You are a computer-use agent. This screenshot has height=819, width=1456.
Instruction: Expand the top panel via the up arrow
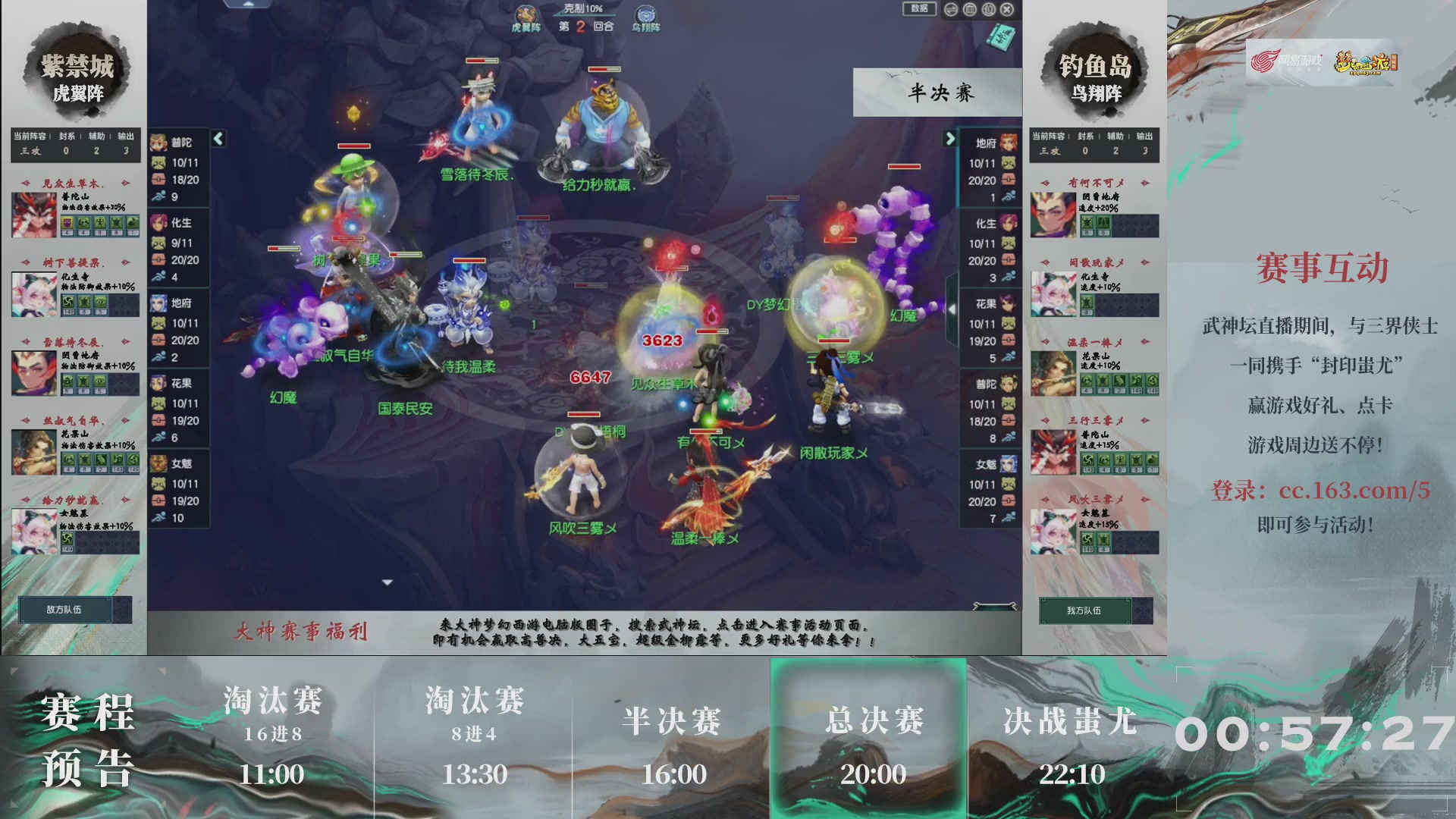click(250, 4)
